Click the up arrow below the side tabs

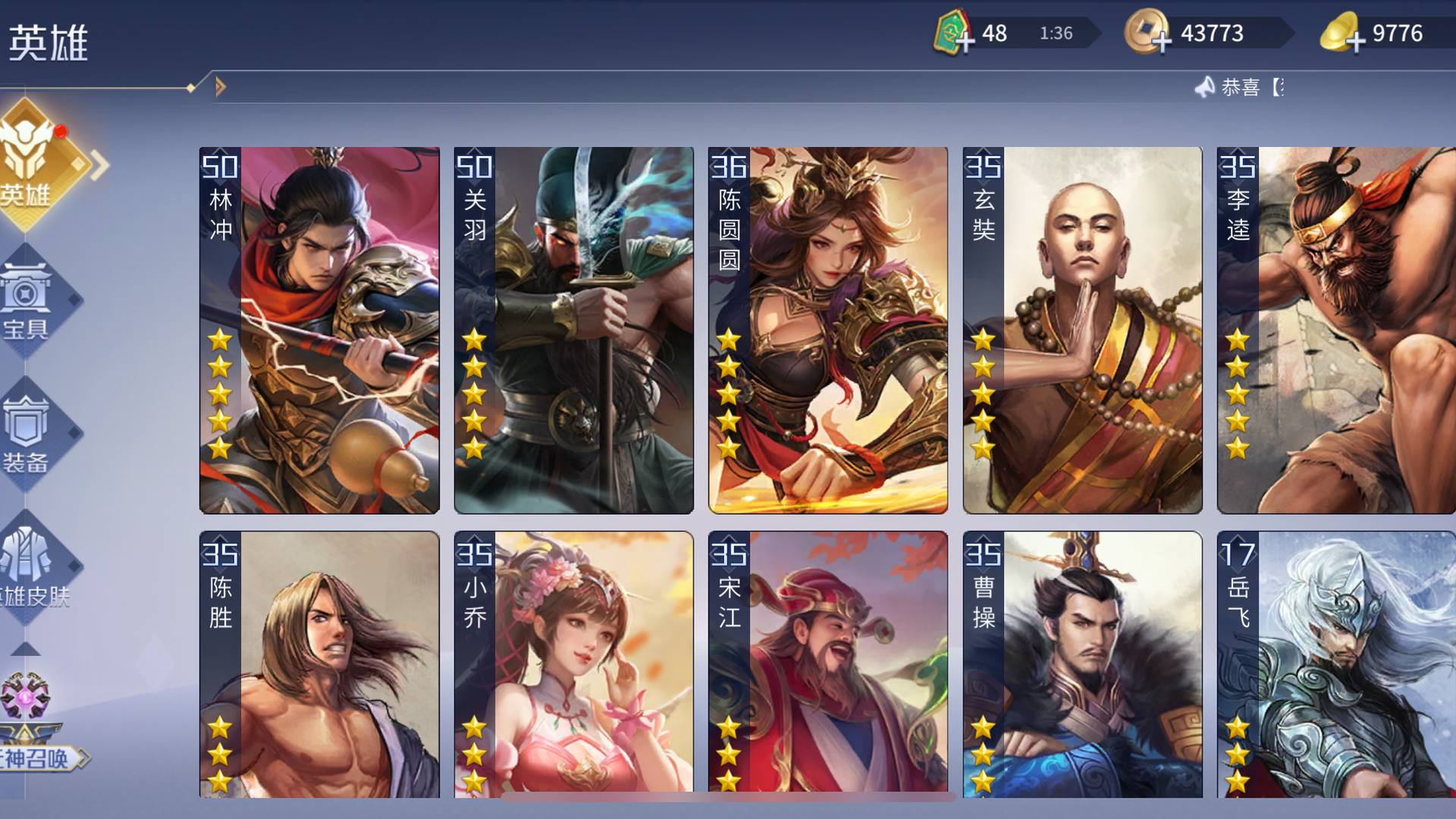pyautogui.click(x=26, y=649)
